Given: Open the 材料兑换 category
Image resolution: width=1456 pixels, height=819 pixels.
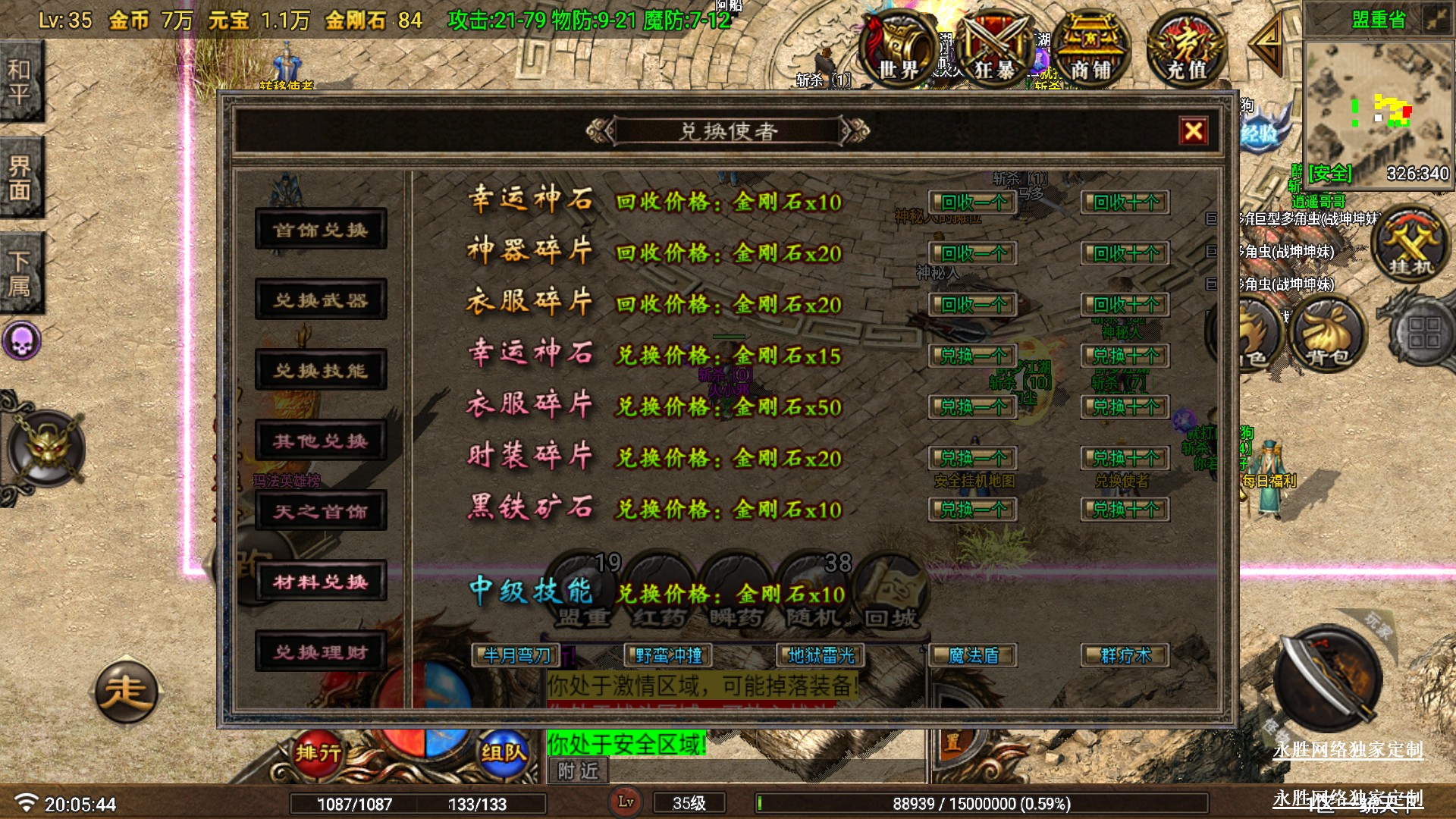Looking at the screenshot, I should pyautogui.click(x=321, y=582).
